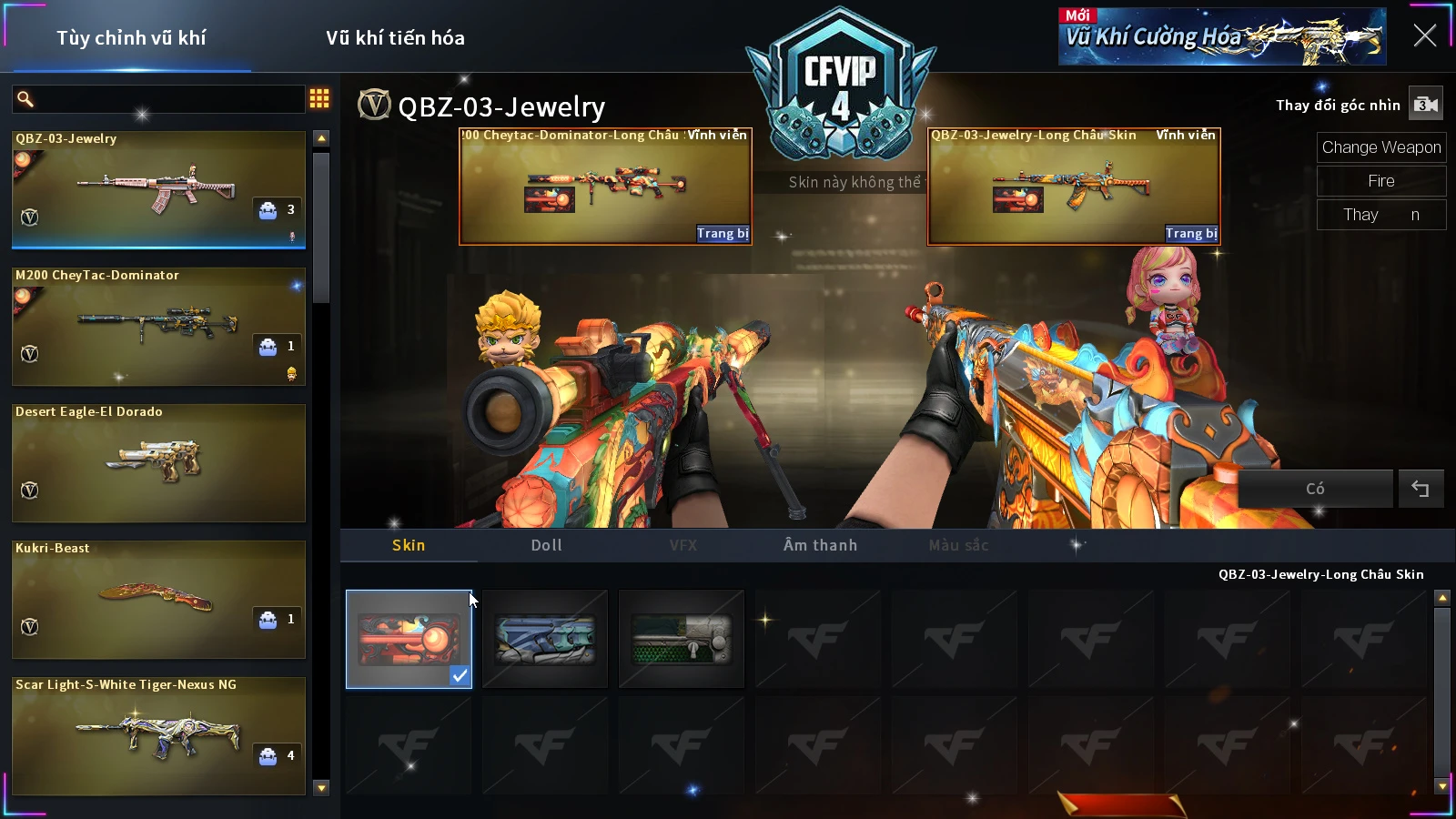Click the Change Weapon button

click(x=1380, y=147)
